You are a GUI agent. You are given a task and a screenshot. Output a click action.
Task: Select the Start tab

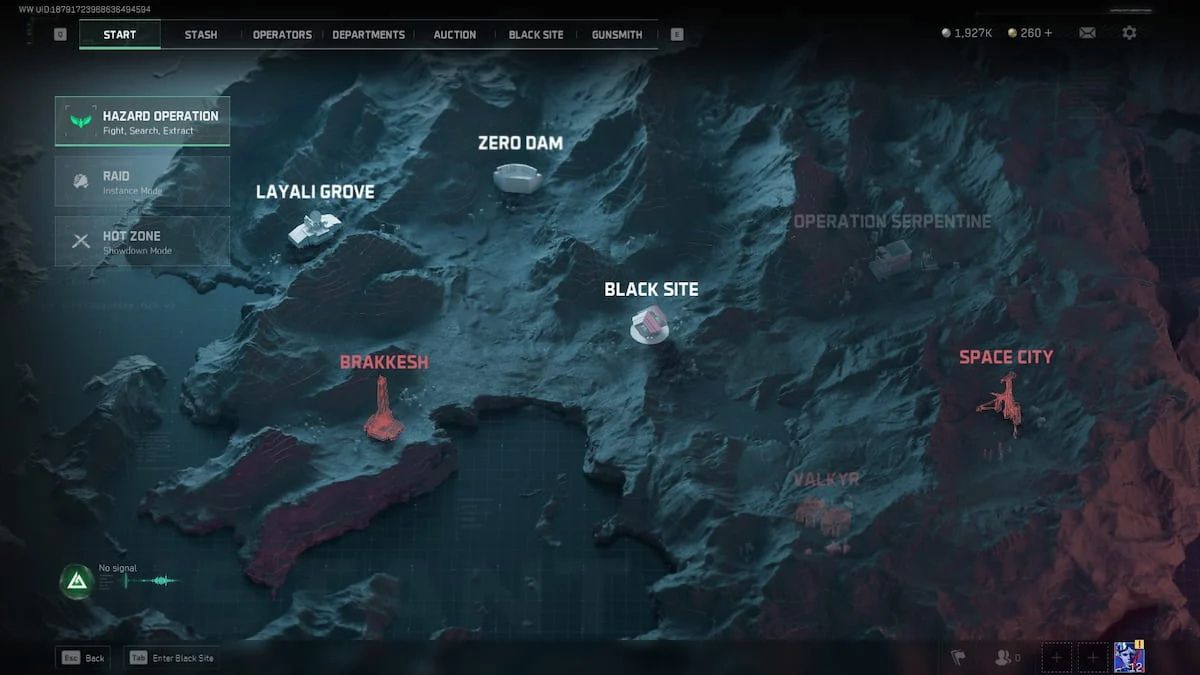coord(120,35)
